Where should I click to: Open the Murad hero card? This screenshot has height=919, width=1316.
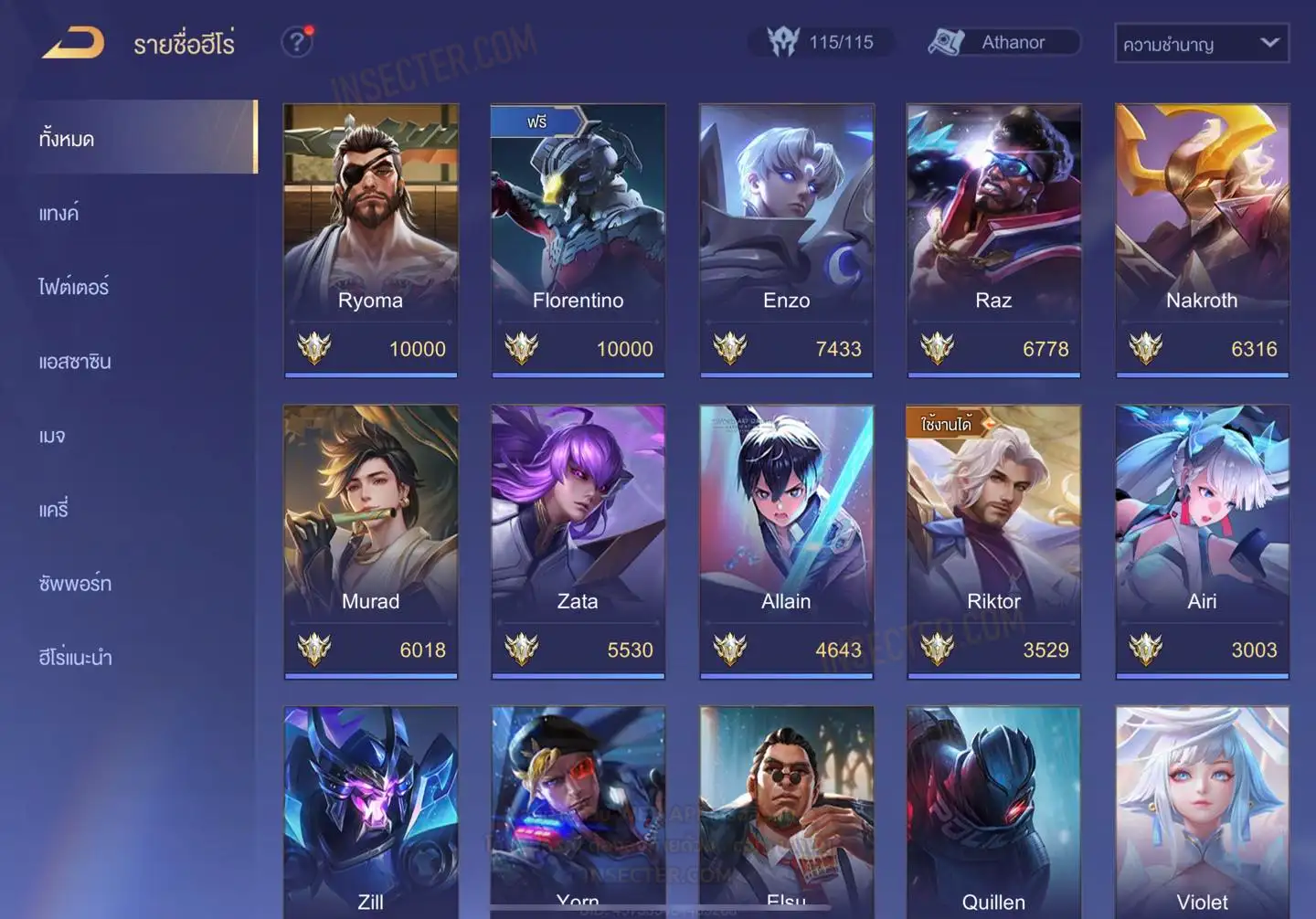(370, 541)
